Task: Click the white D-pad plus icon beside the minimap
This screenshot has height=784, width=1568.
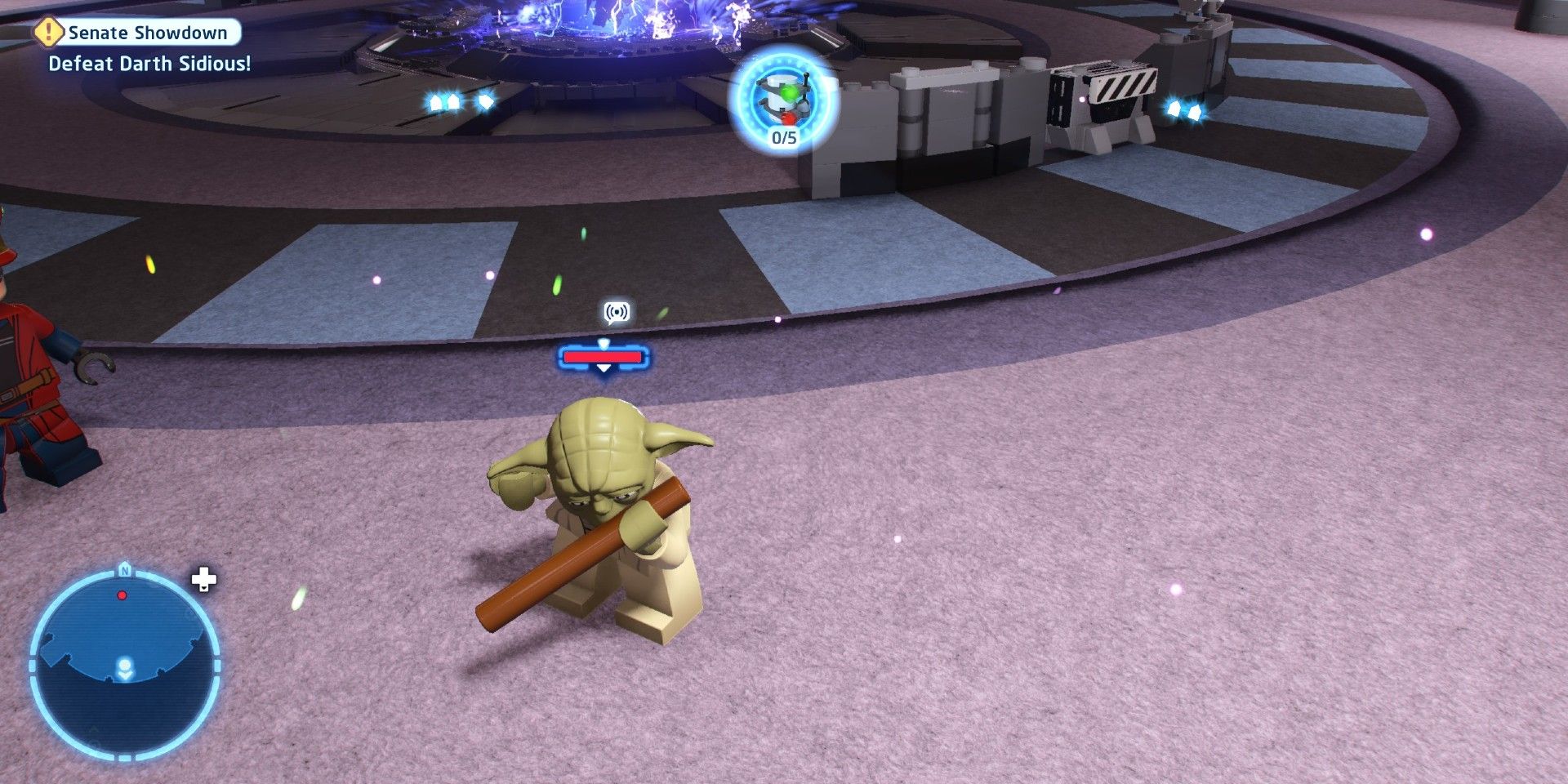Action: (204, 580)
